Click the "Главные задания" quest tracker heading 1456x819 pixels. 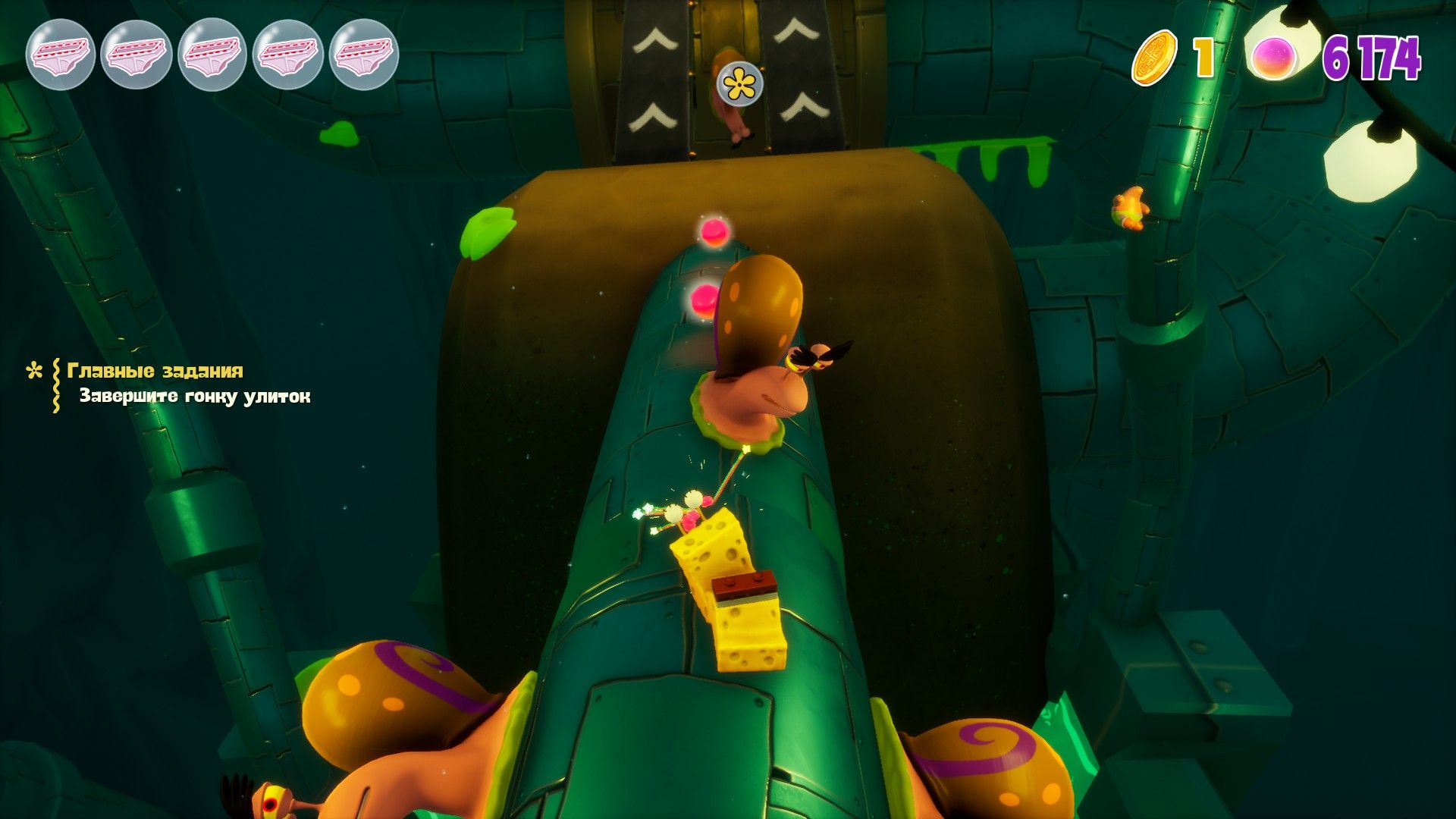[155, 371]
